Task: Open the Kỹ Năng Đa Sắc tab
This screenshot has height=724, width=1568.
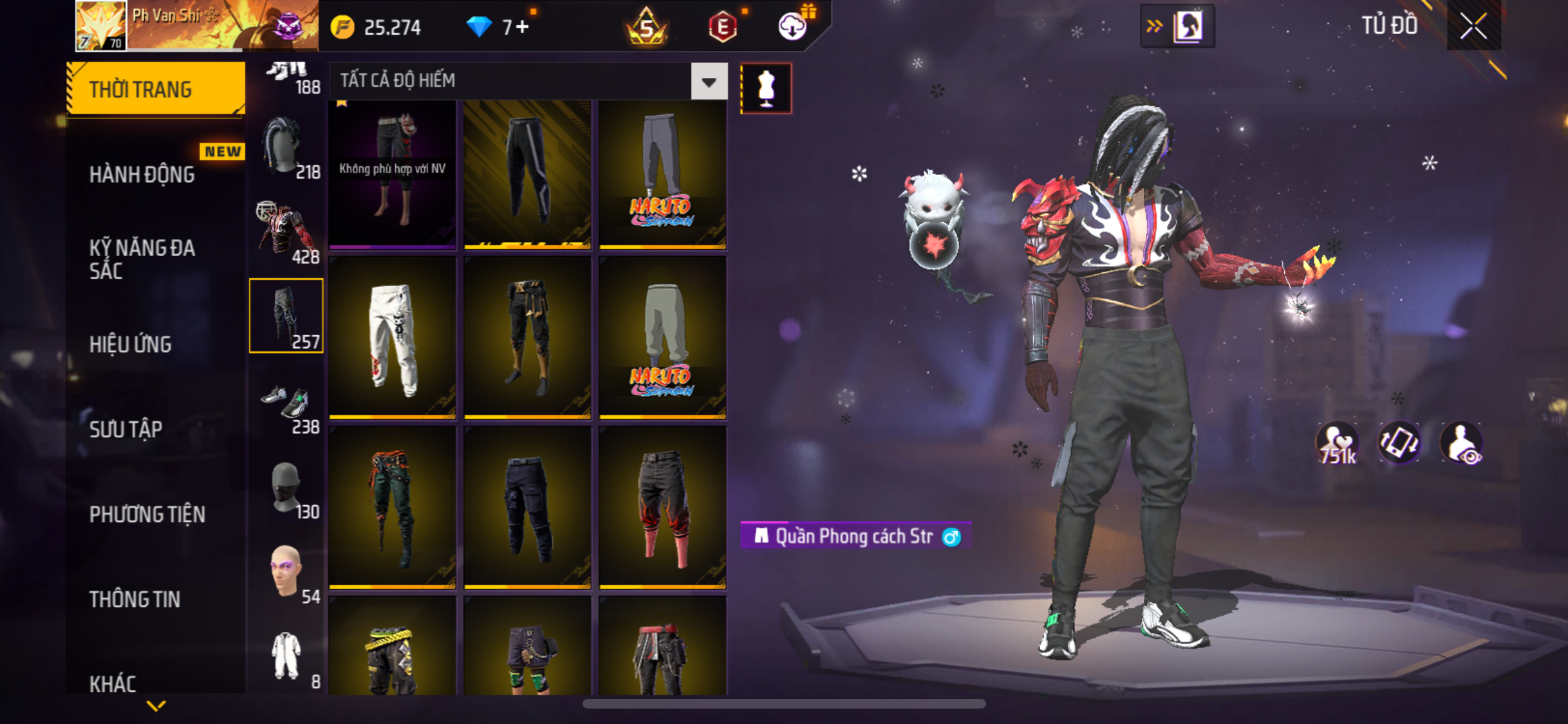Action: click(x=142, y=259)
